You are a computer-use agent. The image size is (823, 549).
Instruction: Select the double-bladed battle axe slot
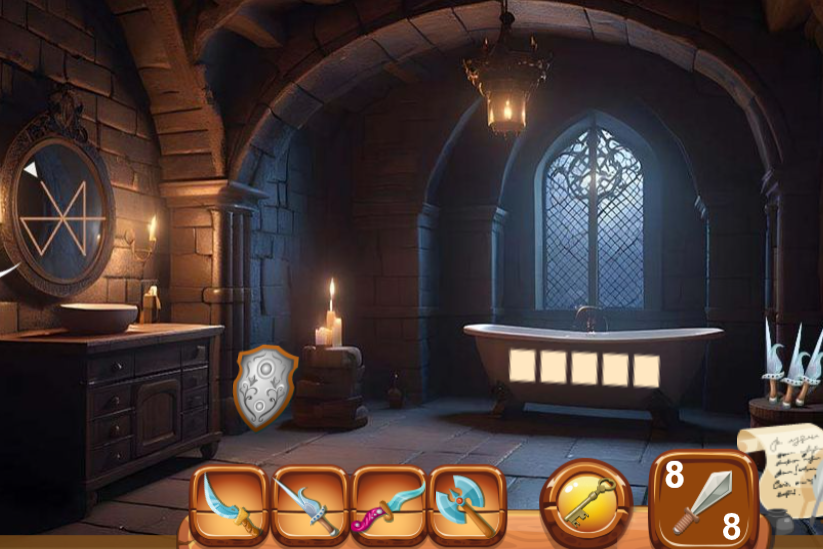[x=468, y=503]
